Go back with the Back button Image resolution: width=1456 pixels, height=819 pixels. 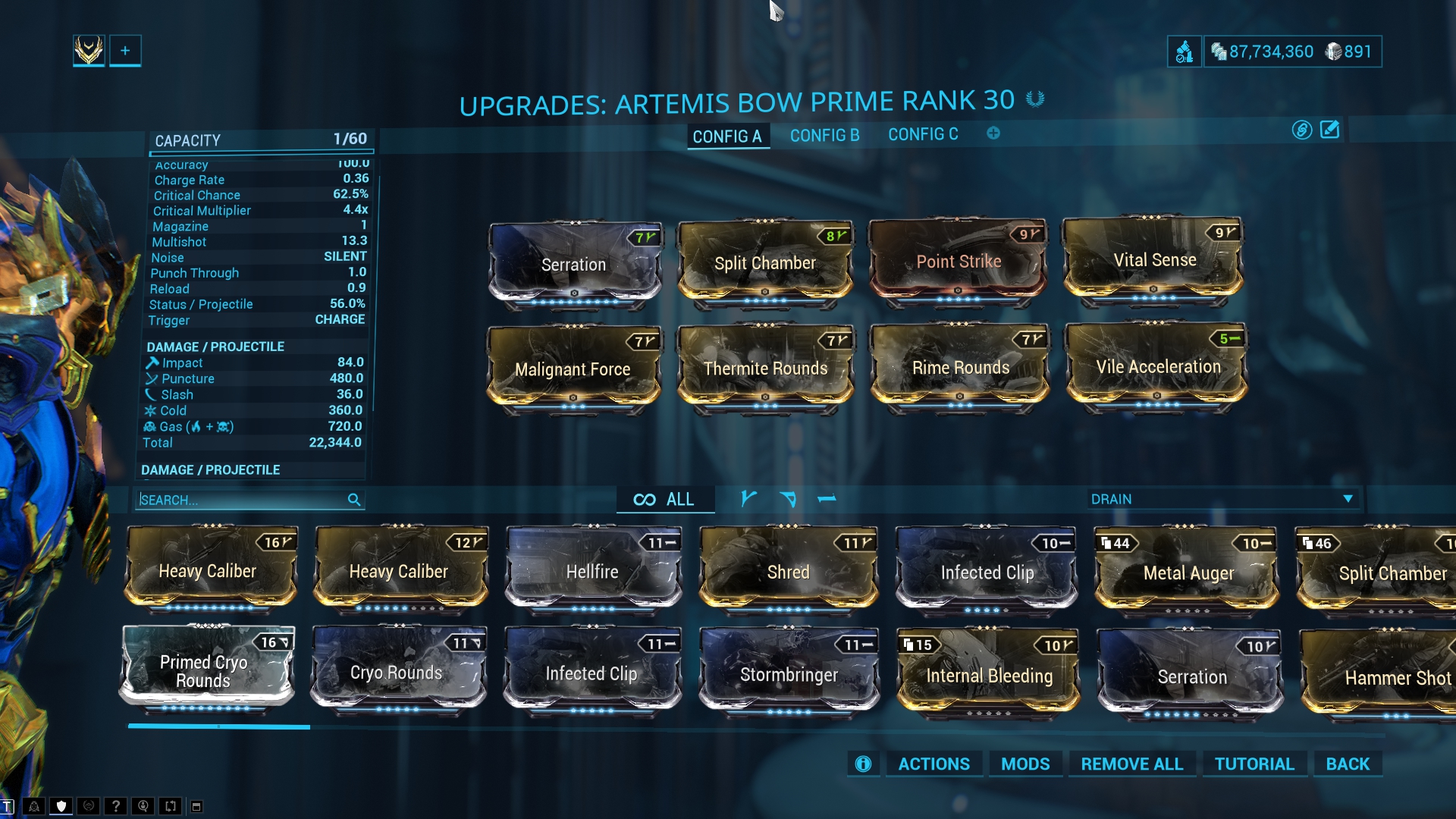(x=1348, y=764)
